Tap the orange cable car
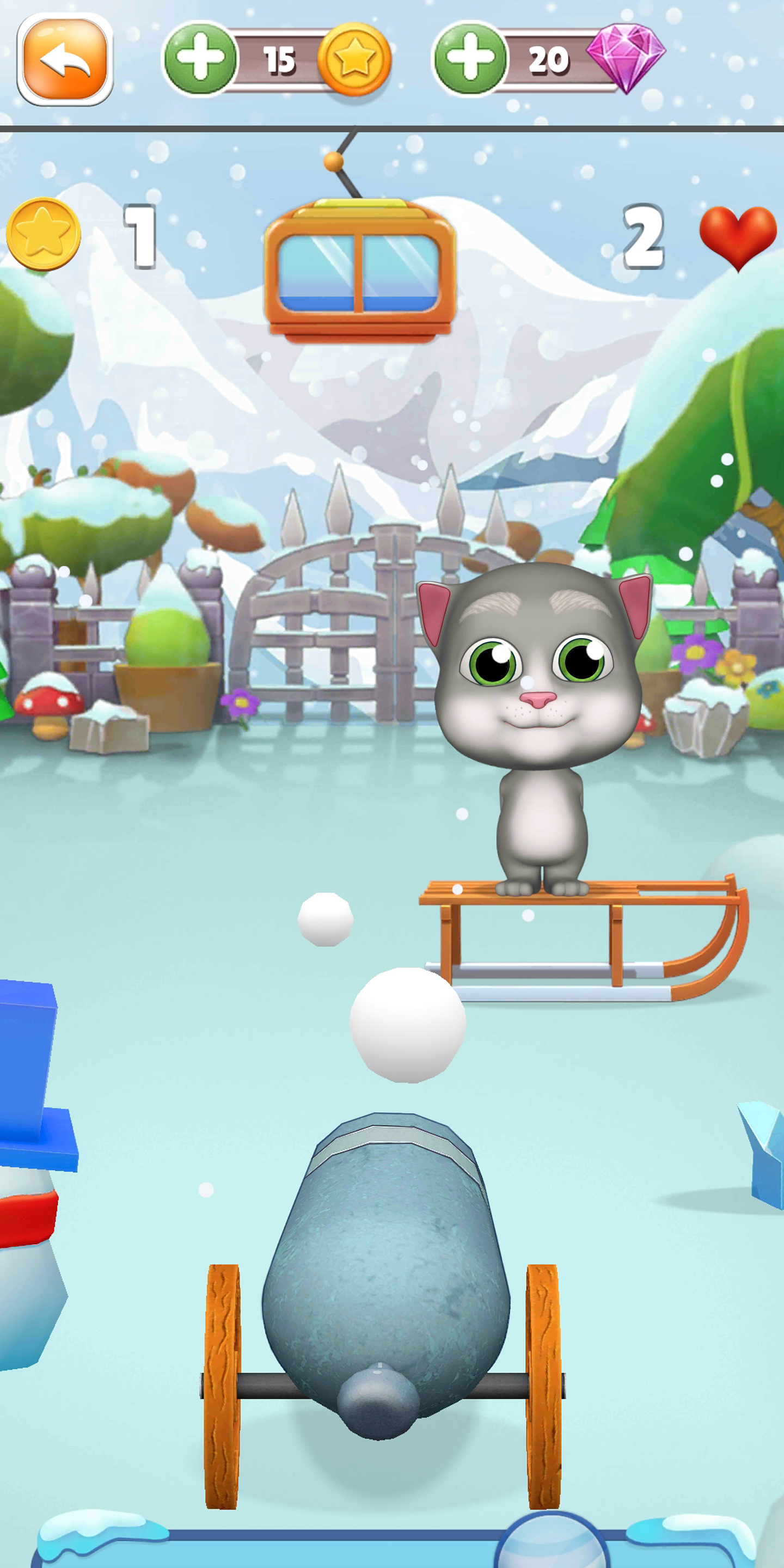The height and width of the screenshot is (1568, 784). 359,268
